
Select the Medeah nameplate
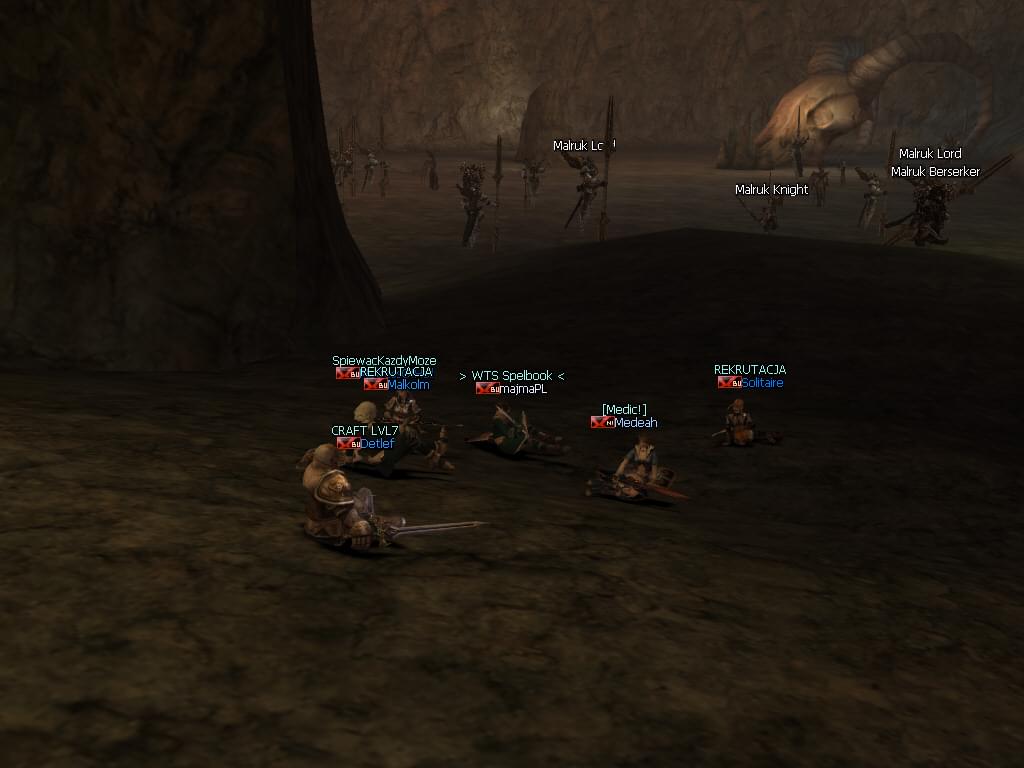pos(635,422)
